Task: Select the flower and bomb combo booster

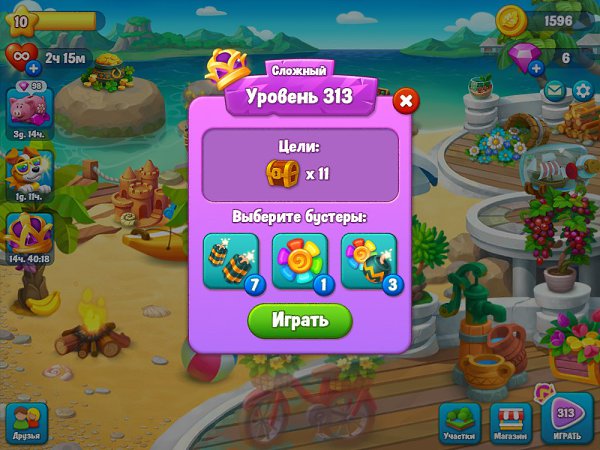Action: point(367,260)
